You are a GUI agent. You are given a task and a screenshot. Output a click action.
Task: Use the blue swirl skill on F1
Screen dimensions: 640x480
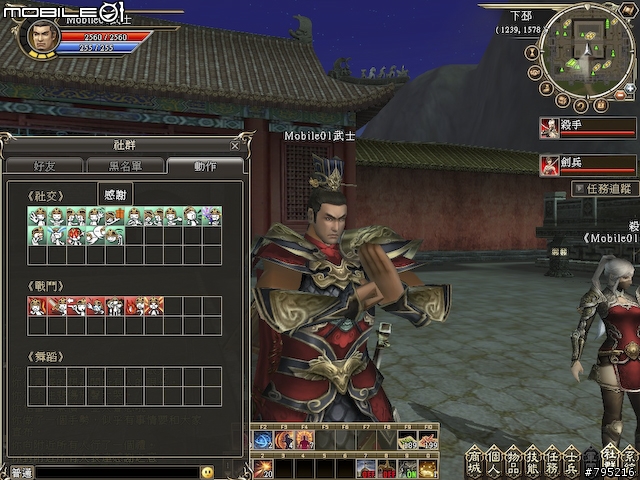265,439
